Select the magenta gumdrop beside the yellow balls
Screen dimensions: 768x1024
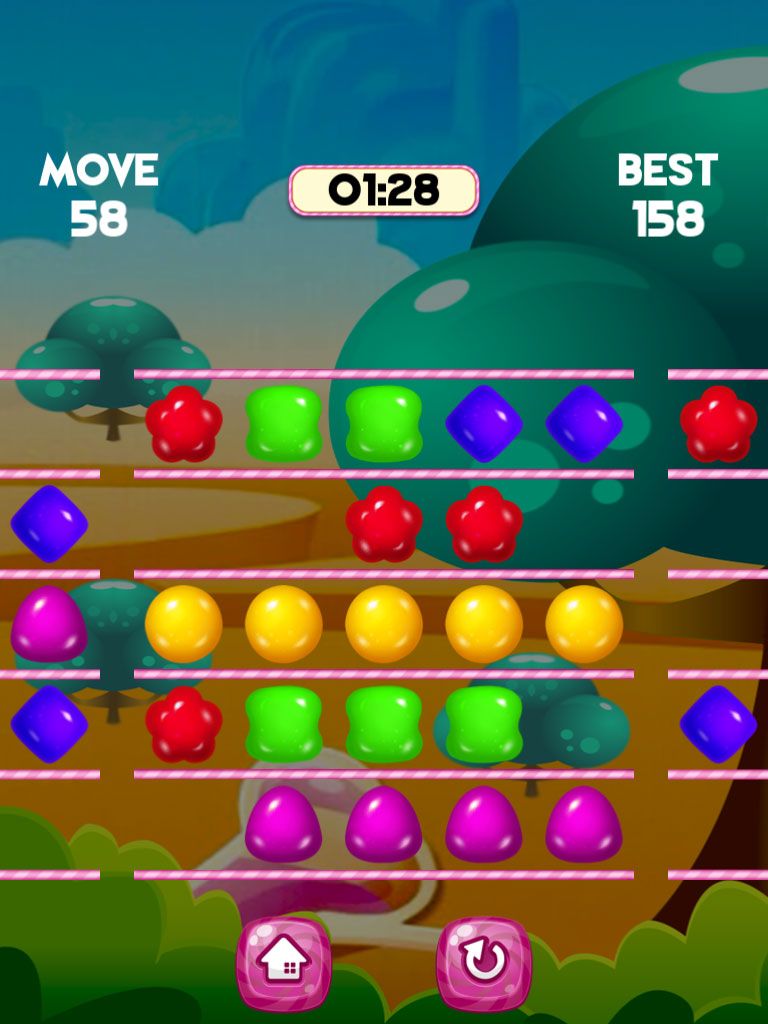click(x=48, y=624)
